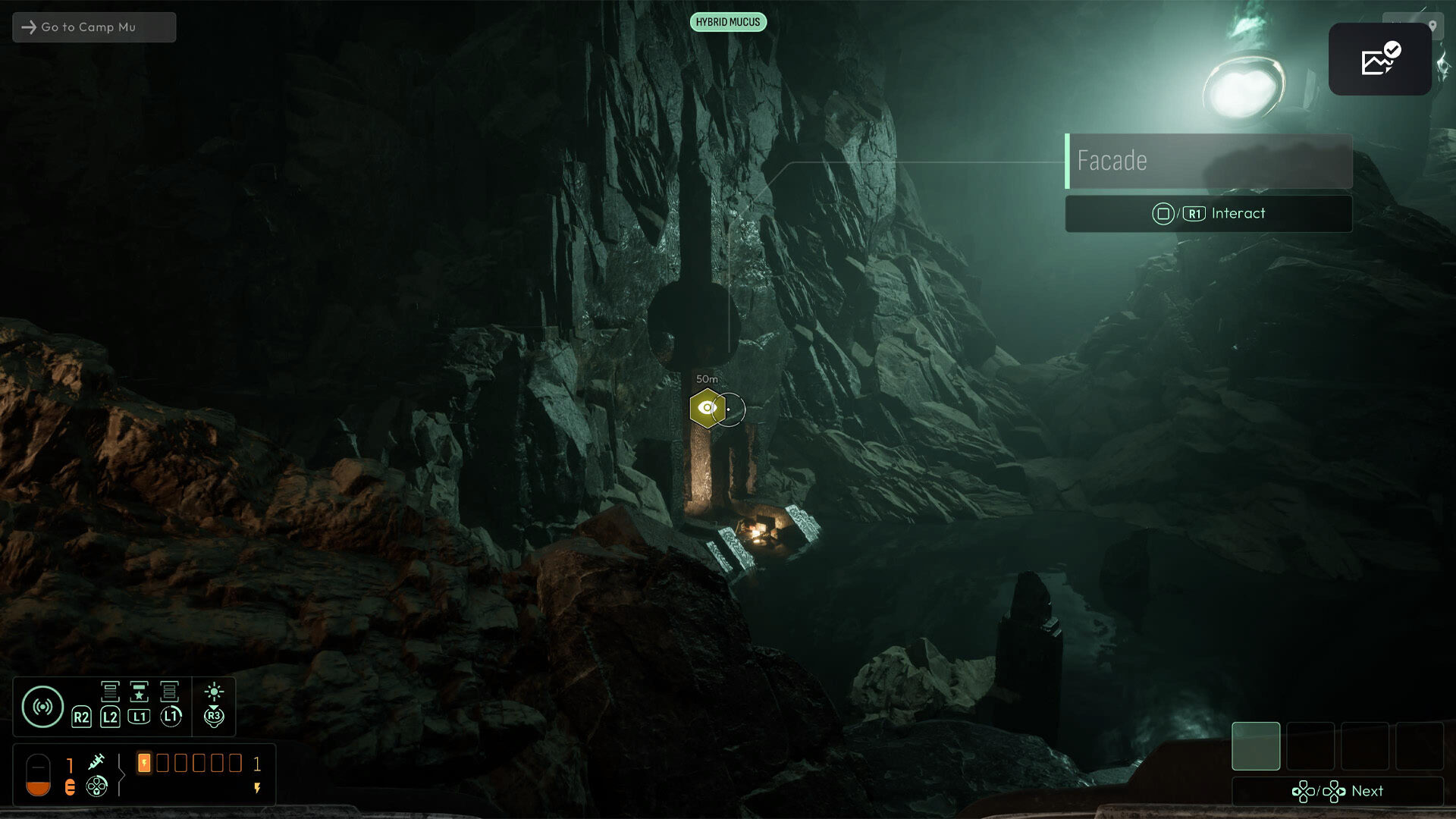The image size is (1456, 819).
Task: Click the Interact action bar under Facade
Action: coord(1209,213)
